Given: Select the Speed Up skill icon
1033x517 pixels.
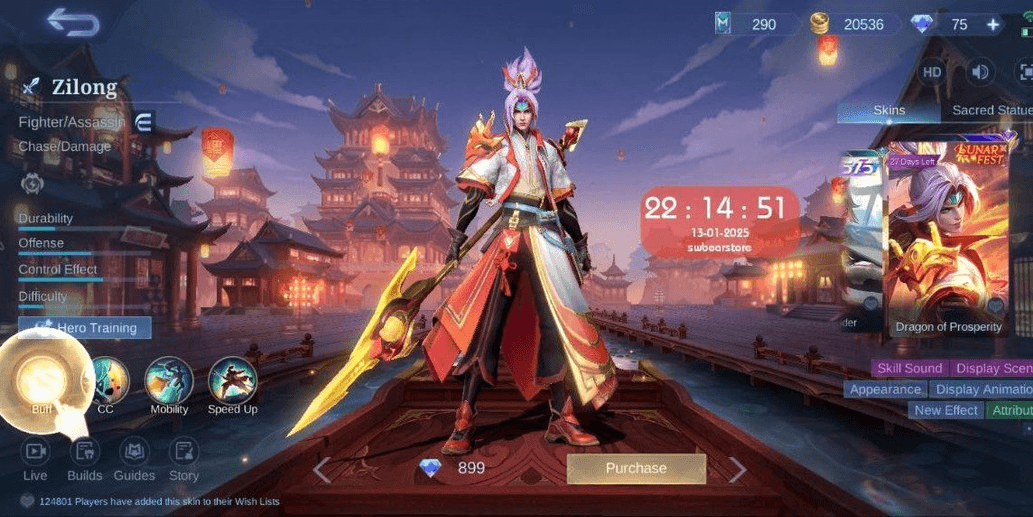Looking at the screenshot, I should click(x=232, y=382).
